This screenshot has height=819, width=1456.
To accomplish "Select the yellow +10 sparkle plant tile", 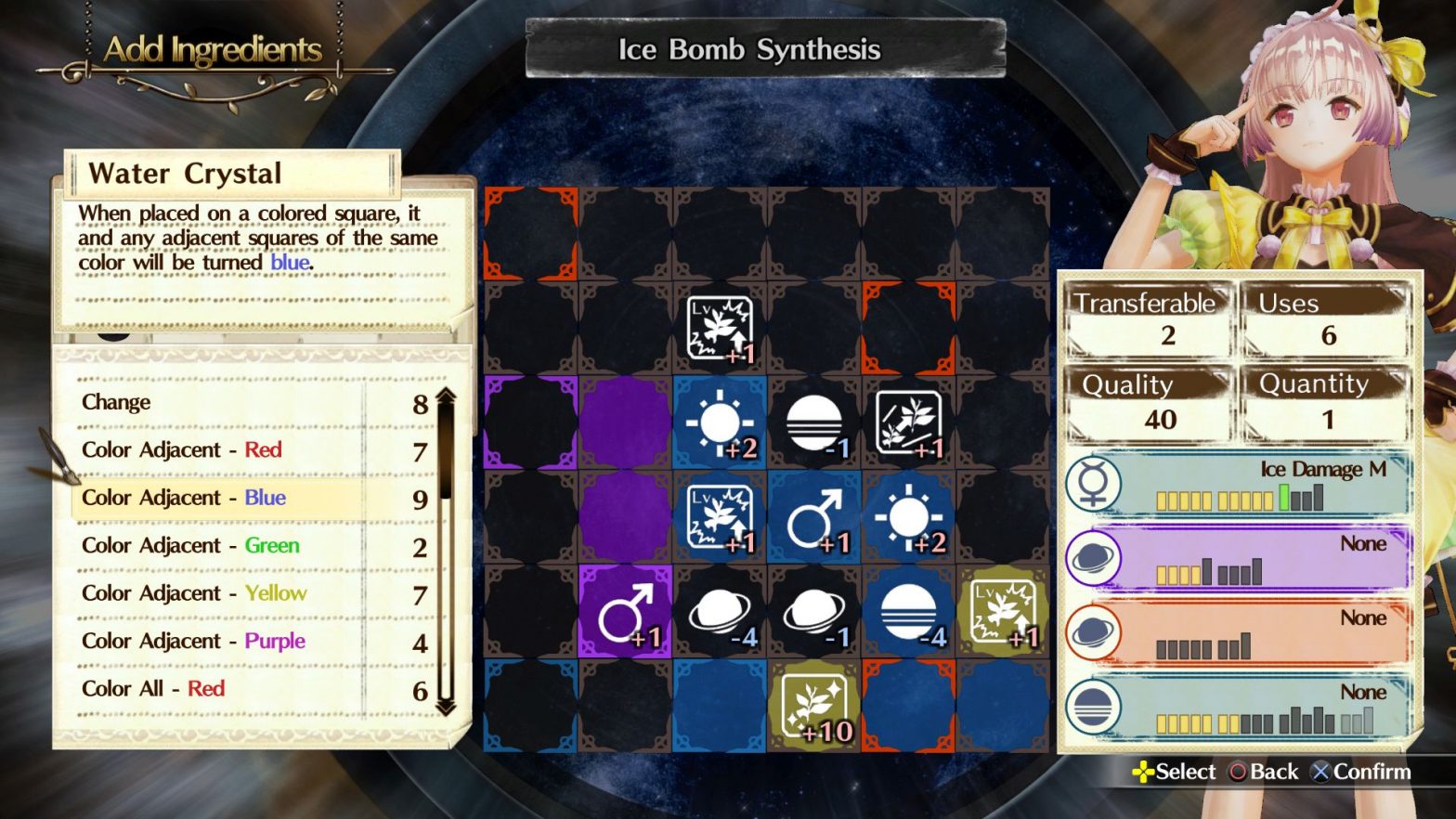I will coord(813,708).
